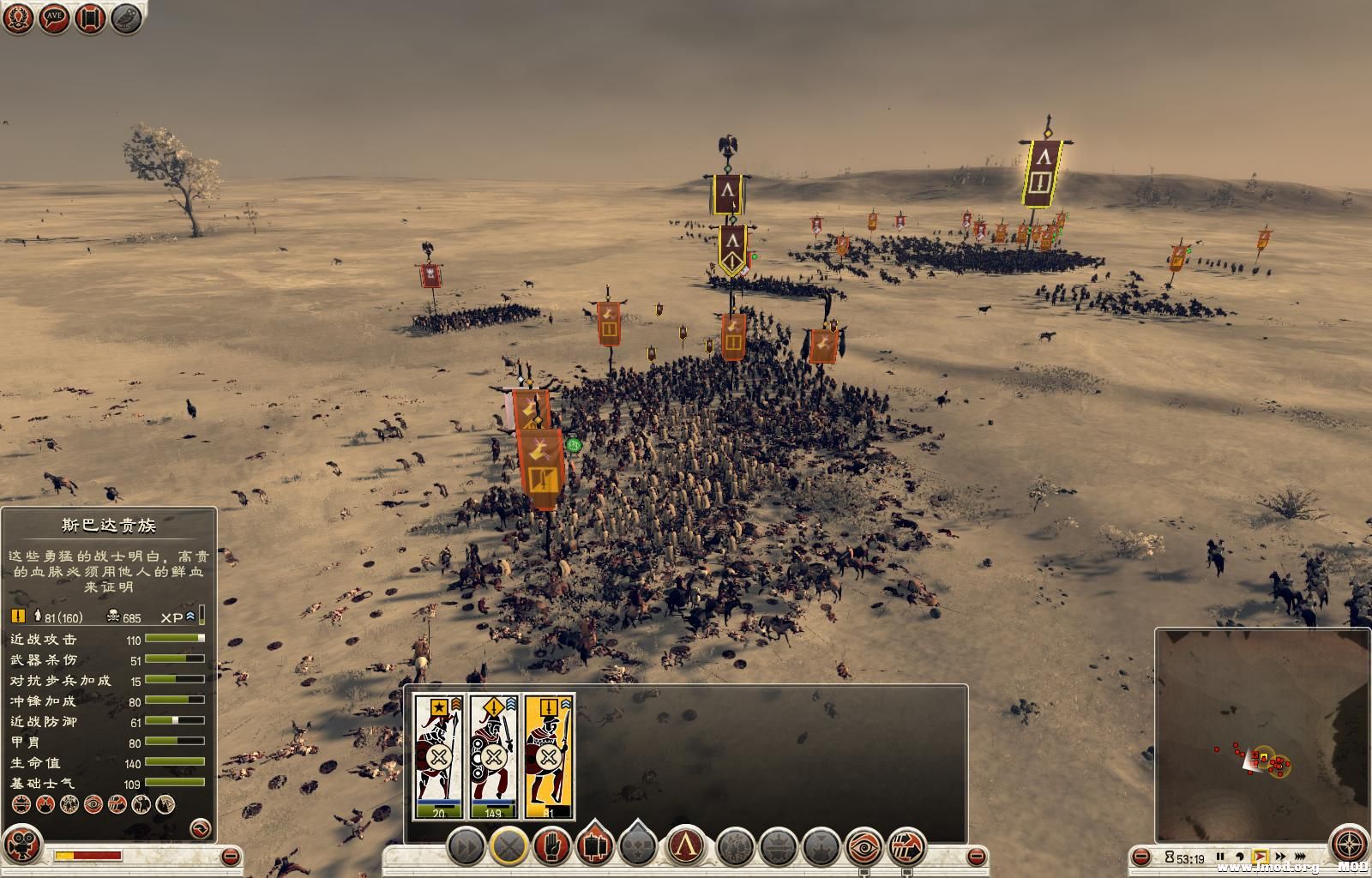Open the AVE chat bubble
The height and width of the screenshot is (878, 1372).
tap(54, 19)
